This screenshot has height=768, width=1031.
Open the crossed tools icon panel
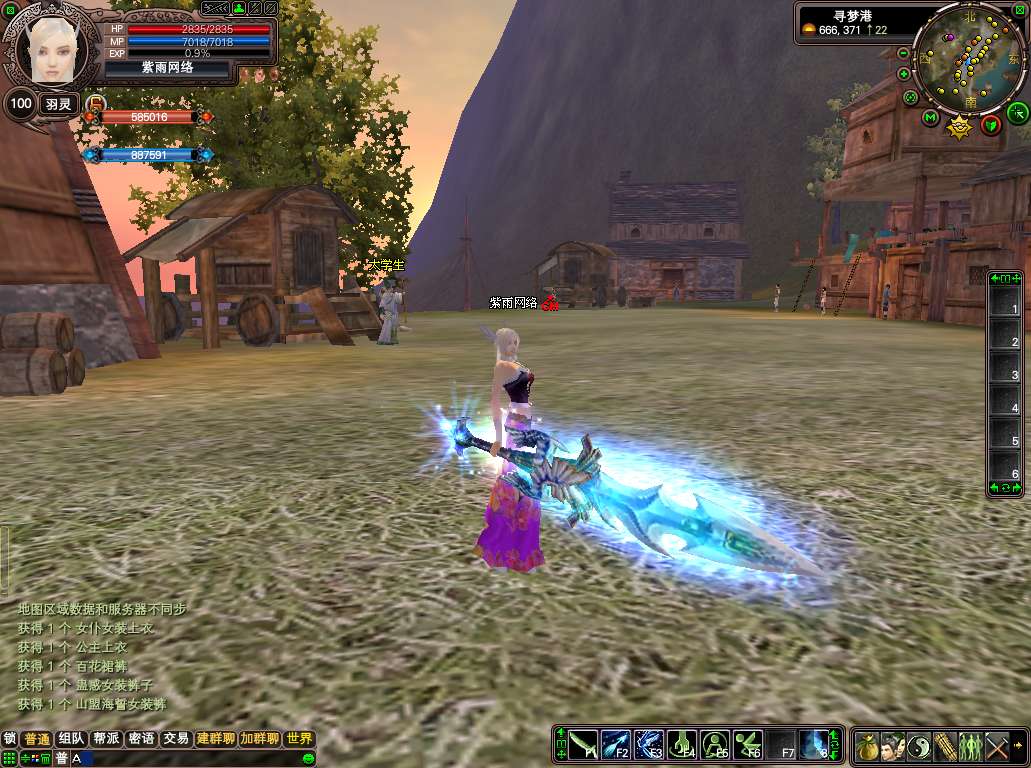point(997,746)
